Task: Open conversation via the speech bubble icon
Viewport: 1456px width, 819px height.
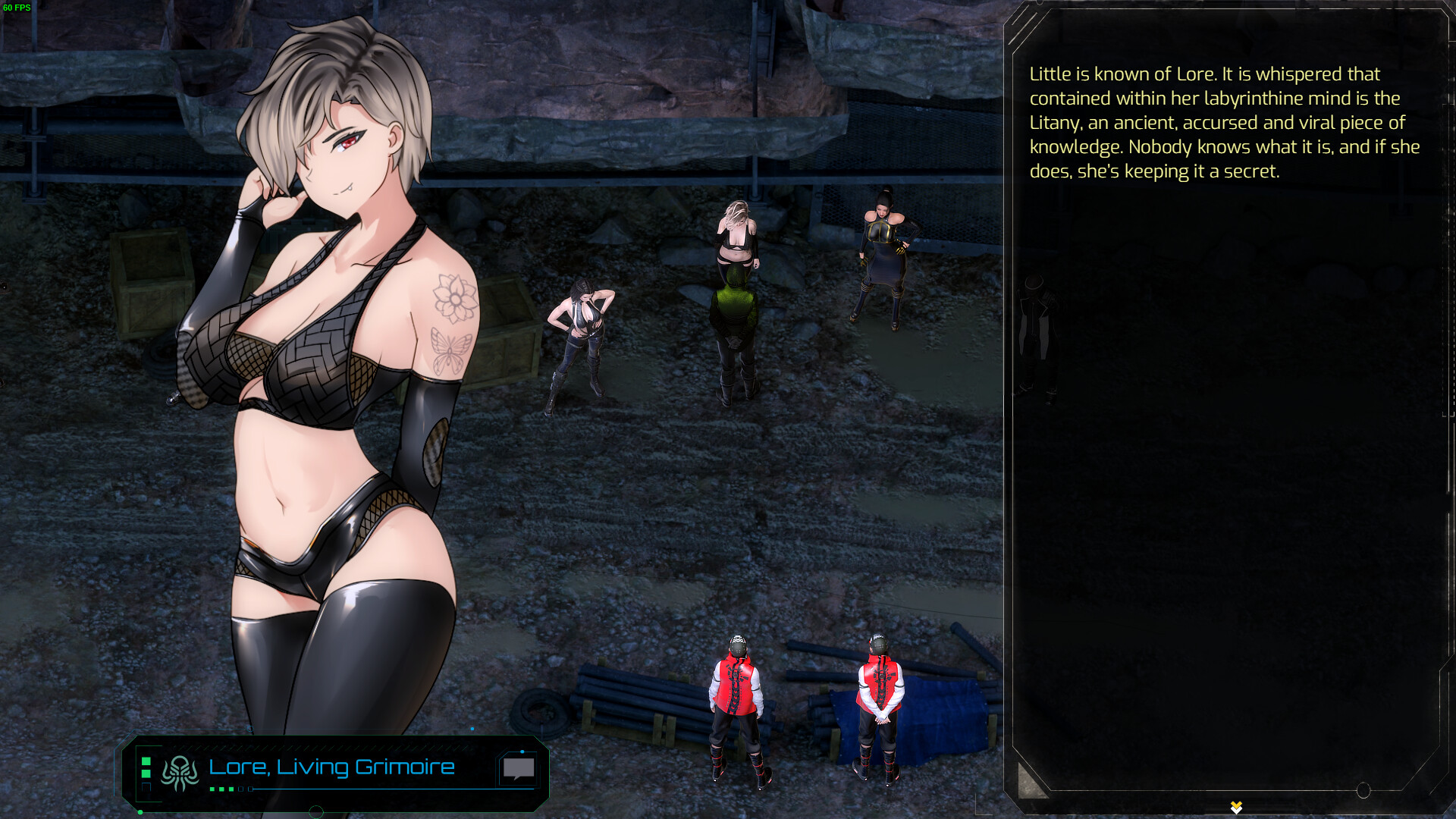Action: (x=517, y=768)
